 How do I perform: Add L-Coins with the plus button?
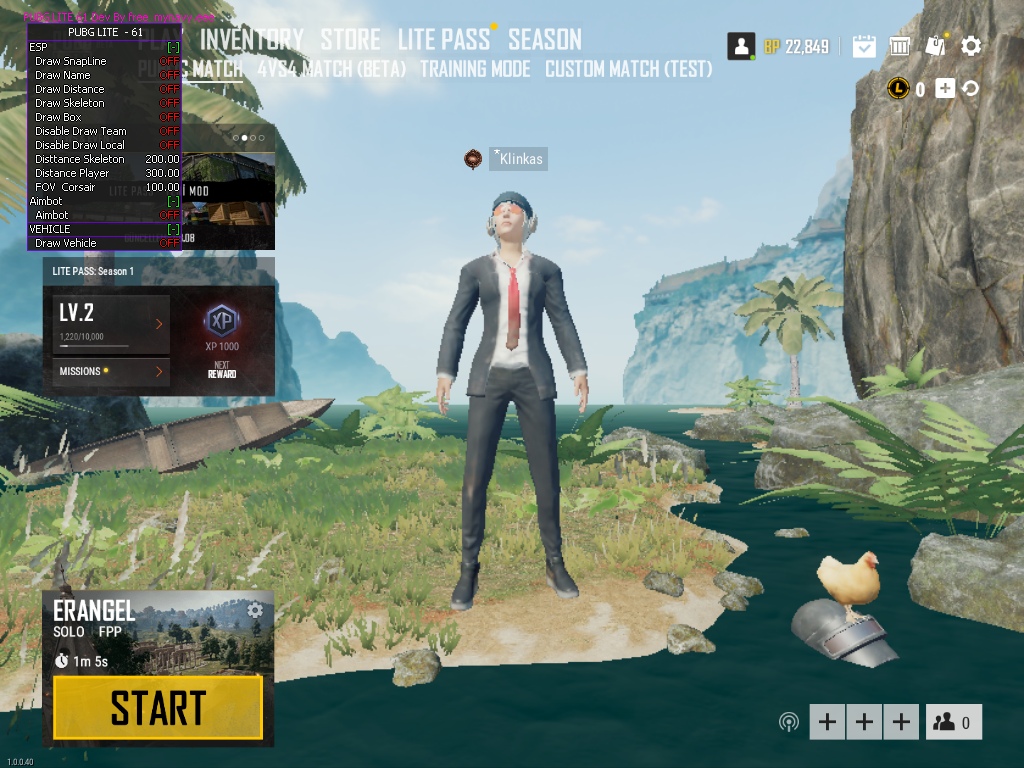[945, 89]
